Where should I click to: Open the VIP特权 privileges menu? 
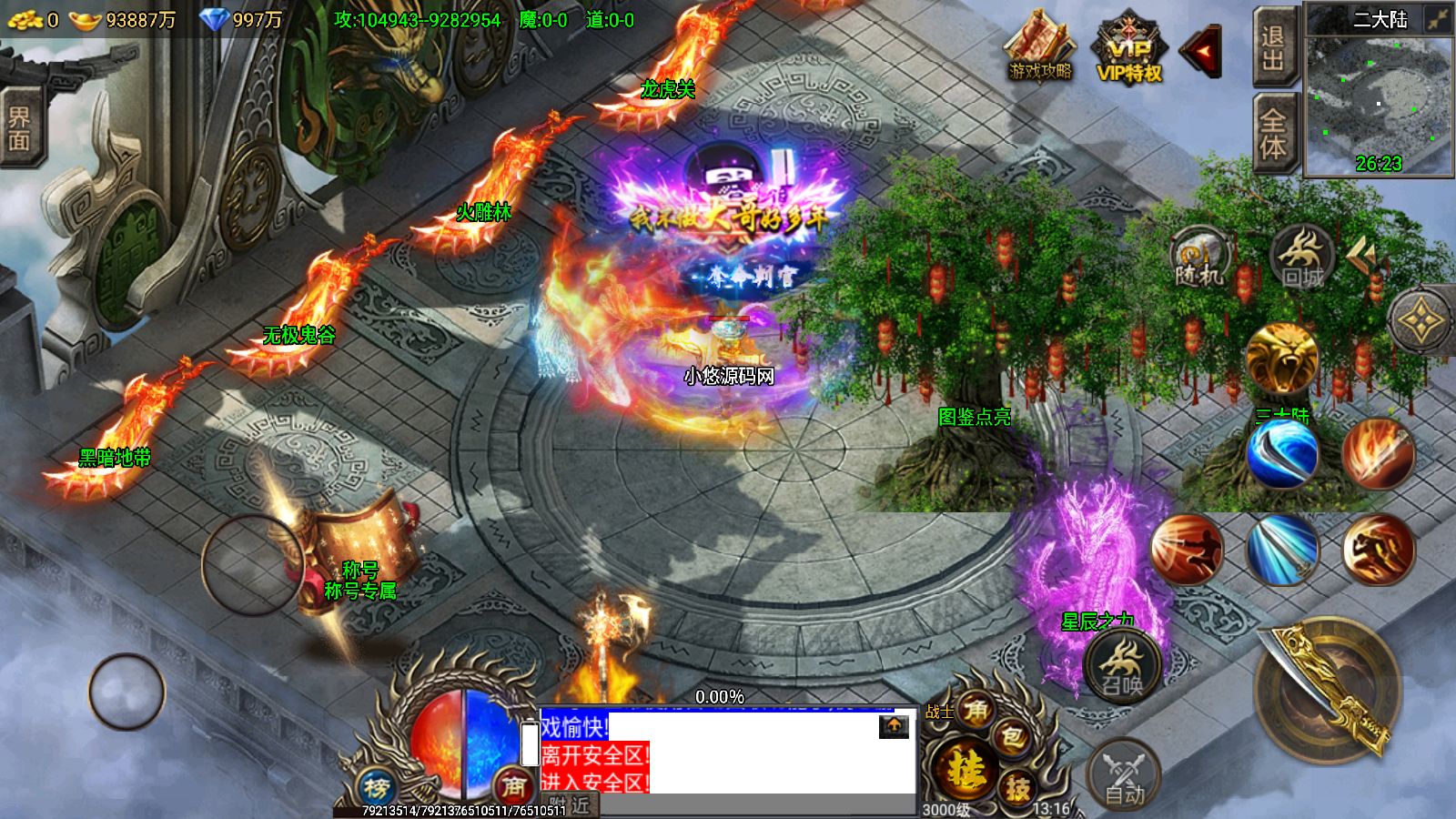click(1129, 51)
